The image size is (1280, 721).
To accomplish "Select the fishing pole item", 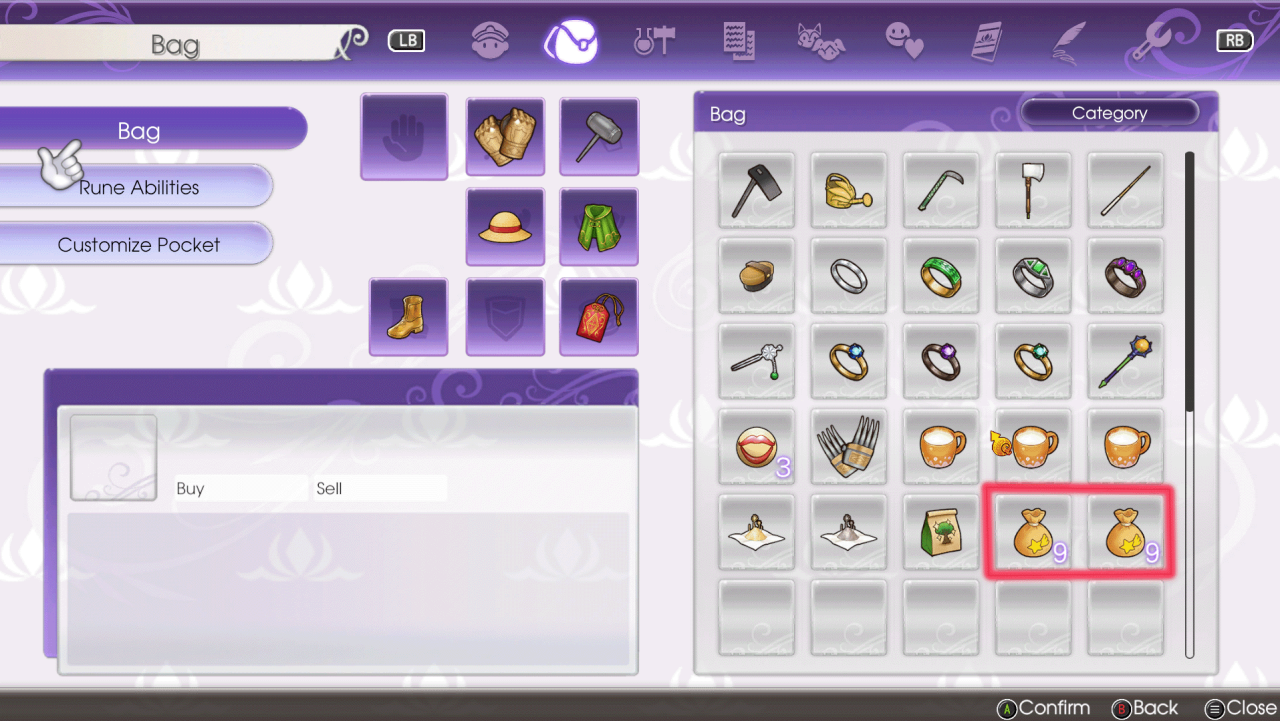I will pos(1125,190).
